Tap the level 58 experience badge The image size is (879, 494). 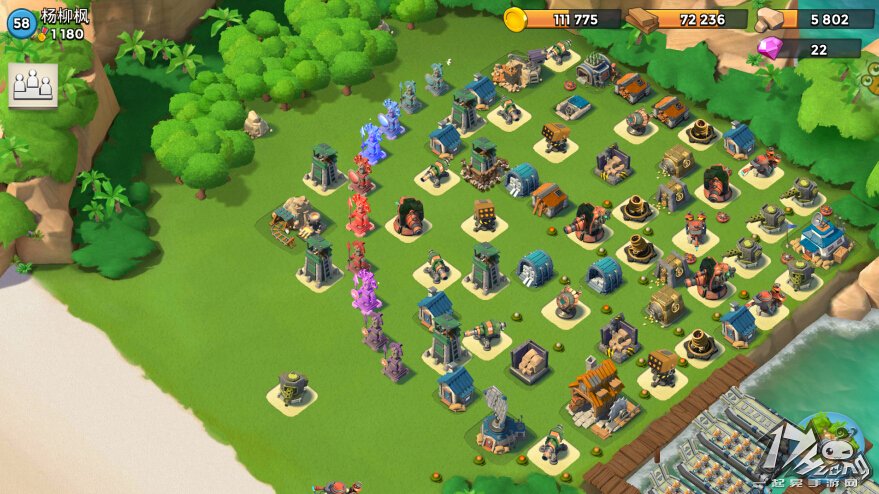click(x=21, y=23)
